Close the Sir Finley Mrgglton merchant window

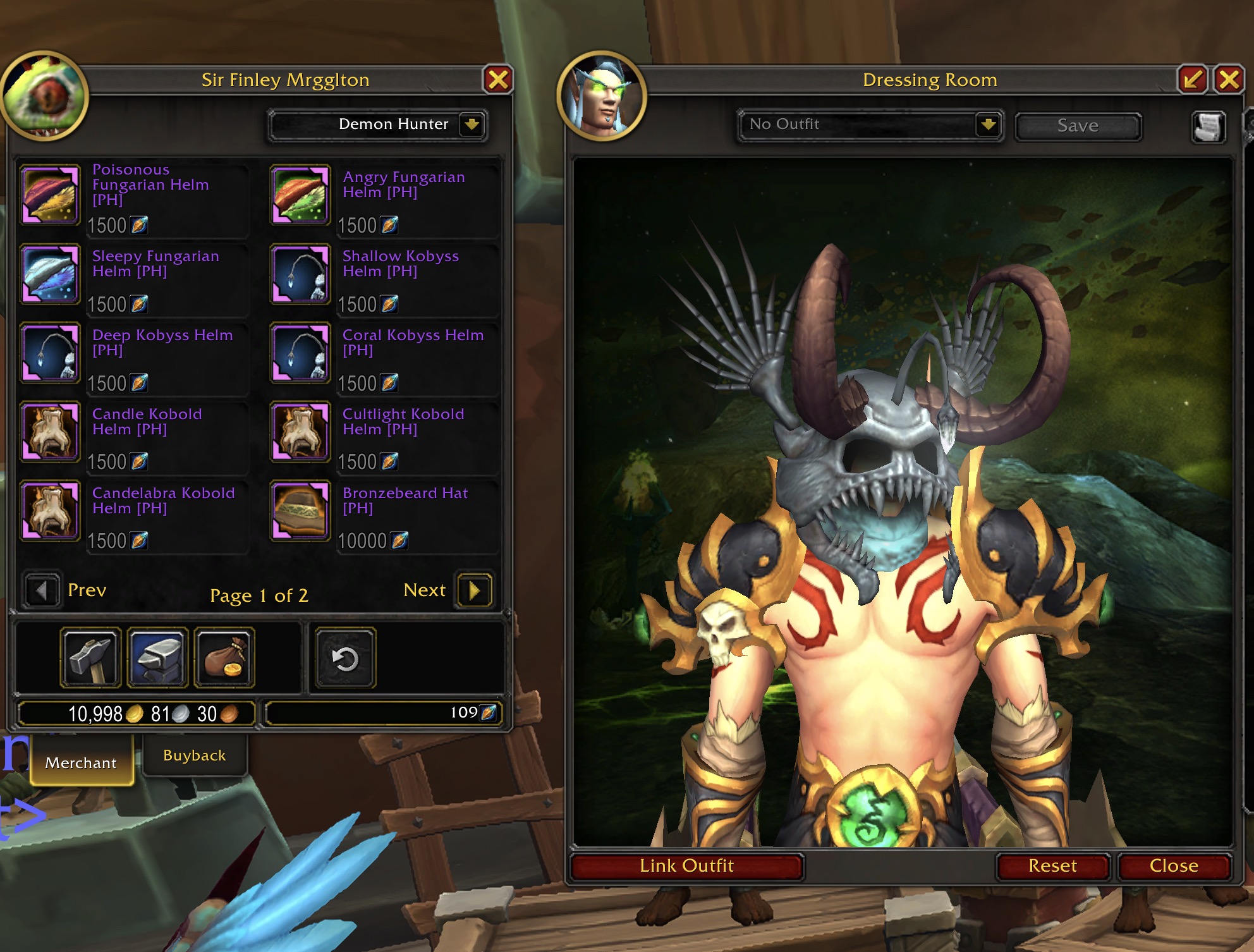pyautogui.click(x=498, y=80)
